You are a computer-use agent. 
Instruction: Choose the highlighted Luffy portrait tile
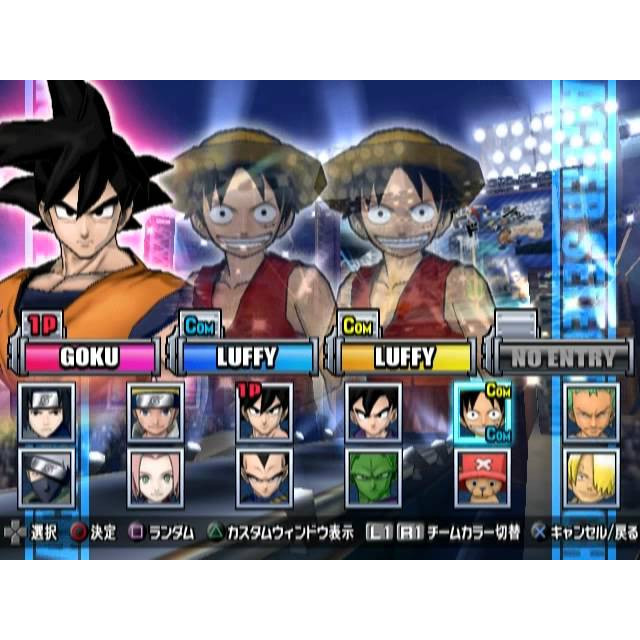coord(482,412)
